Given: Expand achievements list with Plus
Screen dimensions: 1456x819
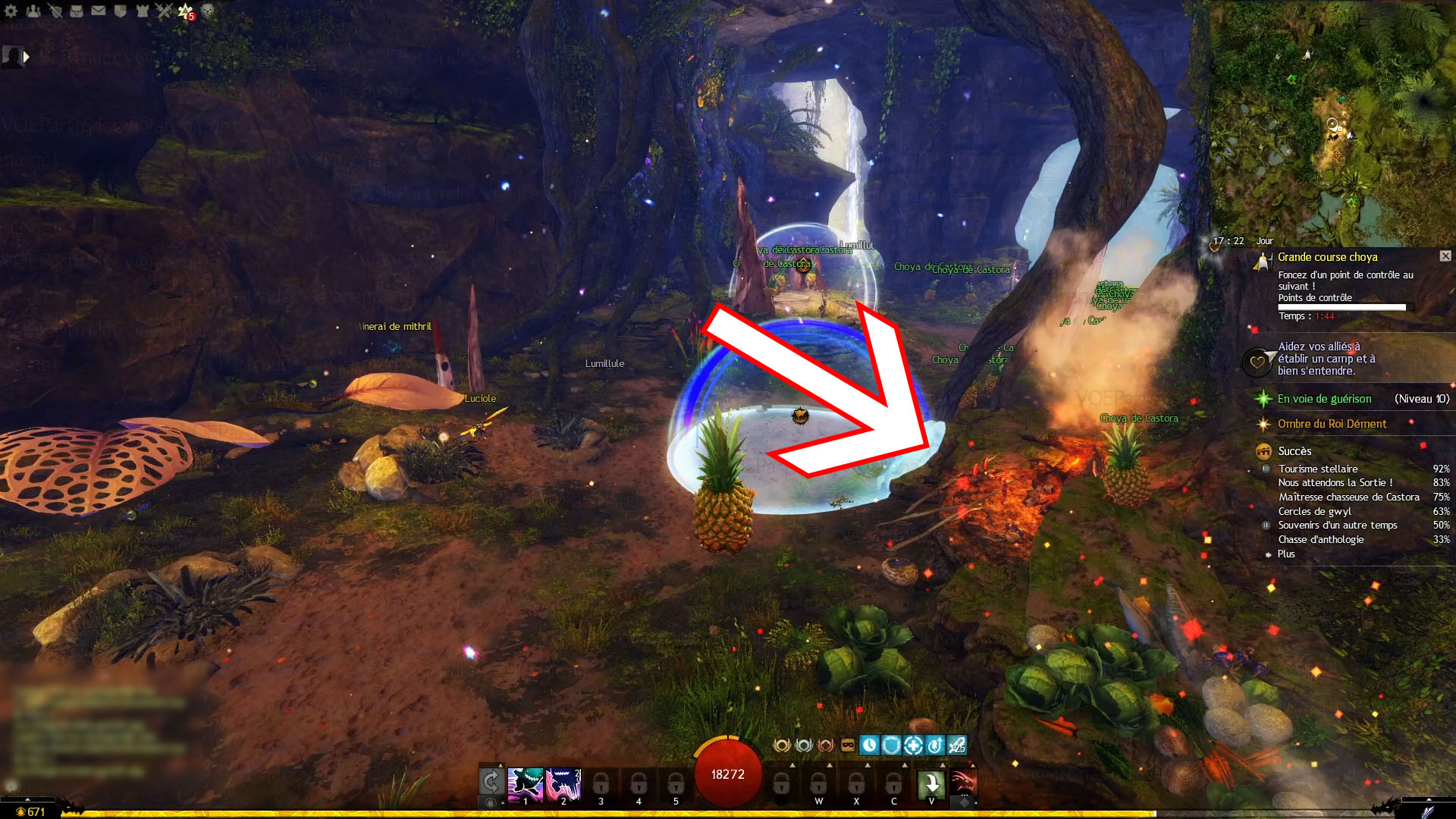Looking at the screenshot, I should pyautogui.click(x=1286, y=554).
